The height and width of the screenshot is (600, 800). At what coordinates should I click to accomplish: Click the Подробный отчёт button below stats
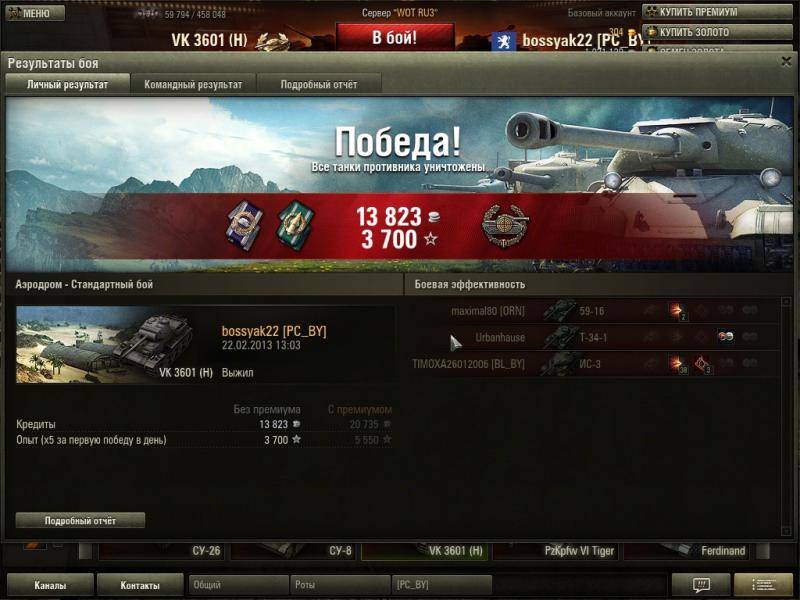(x=80, y=521)
